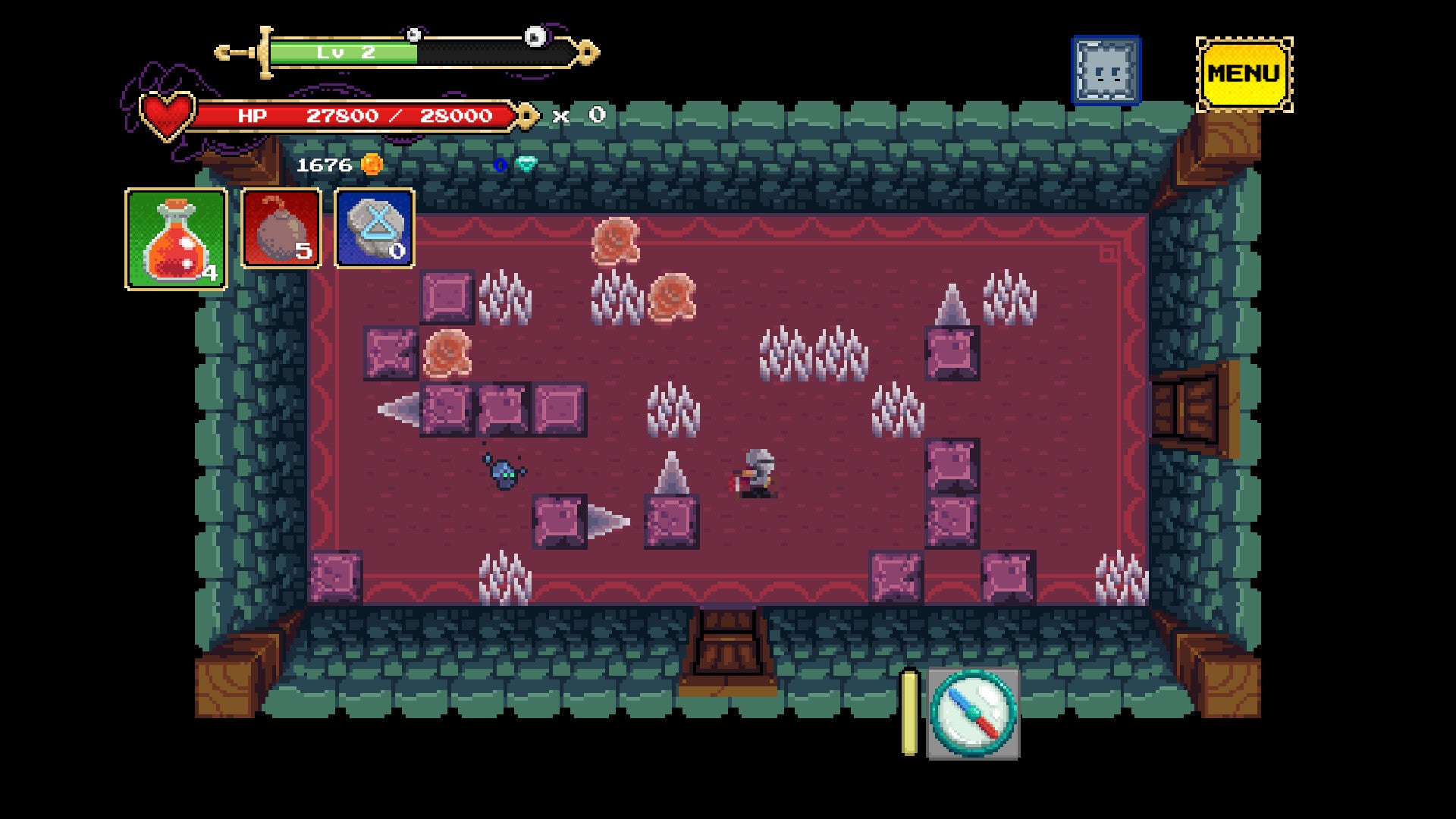Use the red health potion slot
The image size is (1456, 819).
(x=176, y=239)
